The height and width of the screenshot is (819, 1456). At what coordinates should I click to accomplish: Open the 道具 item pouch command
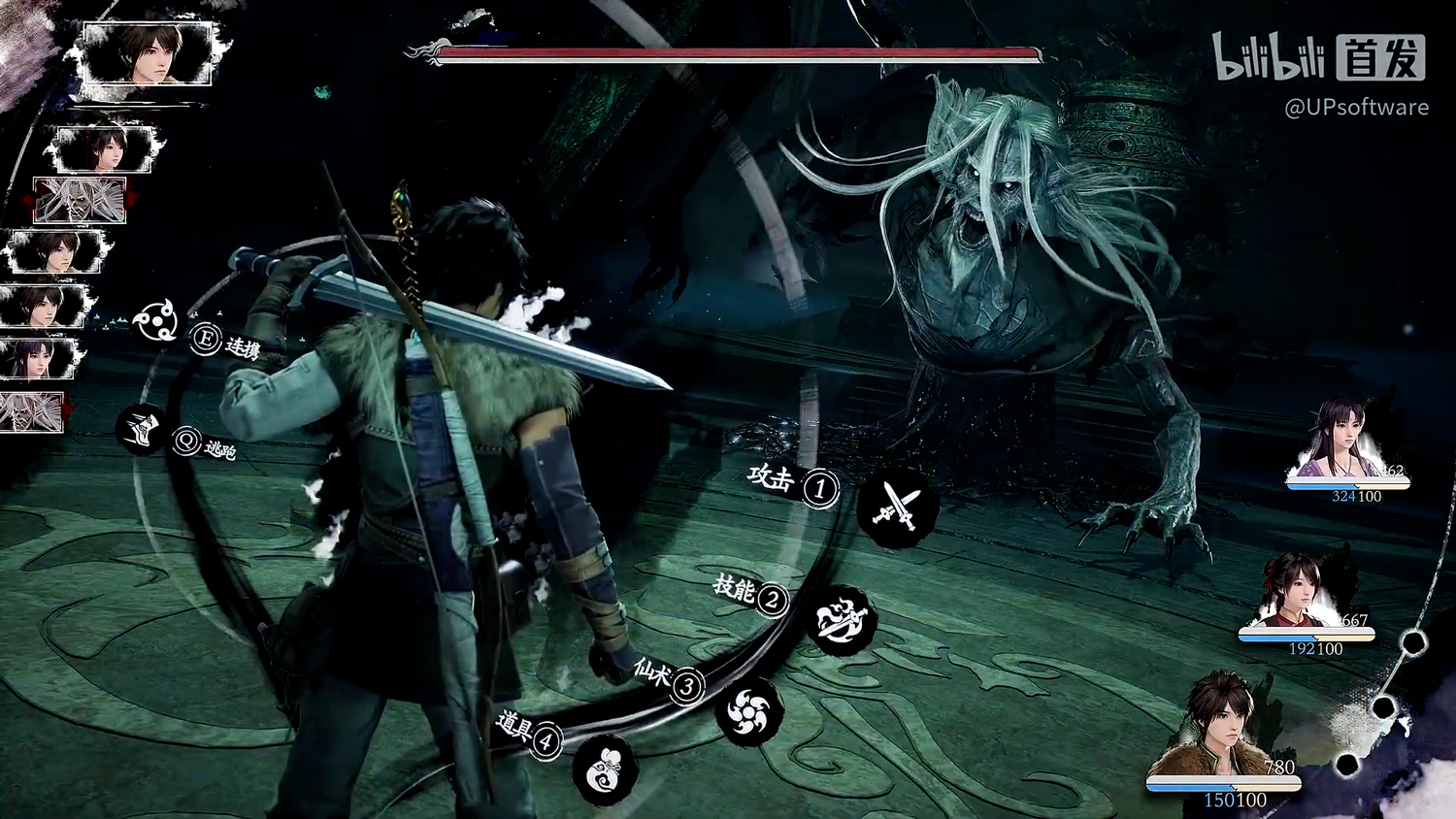(x=606, y=770)
